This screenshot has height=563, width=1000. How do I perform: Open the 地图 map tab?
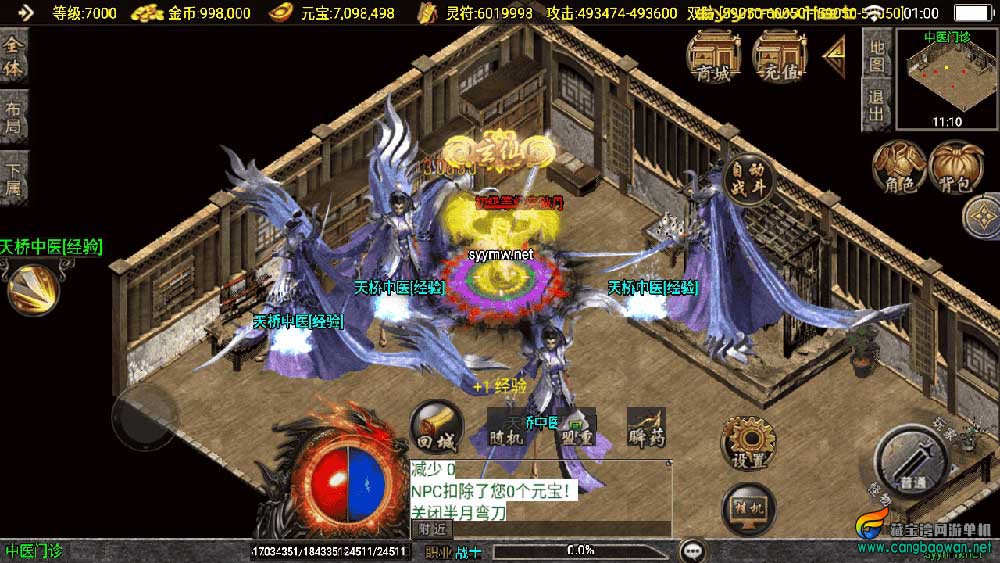pyautogui.click(x=877, y=55)
